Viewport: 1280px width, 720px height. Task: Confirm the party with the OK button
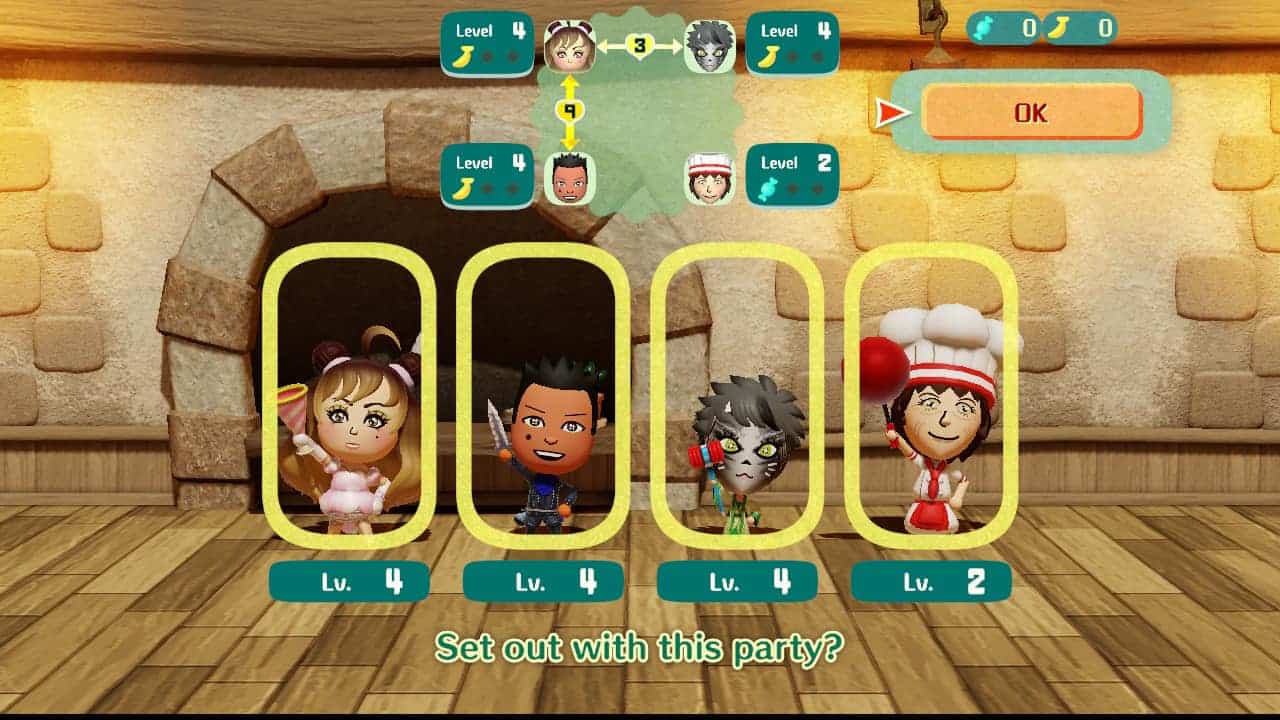1031,112
